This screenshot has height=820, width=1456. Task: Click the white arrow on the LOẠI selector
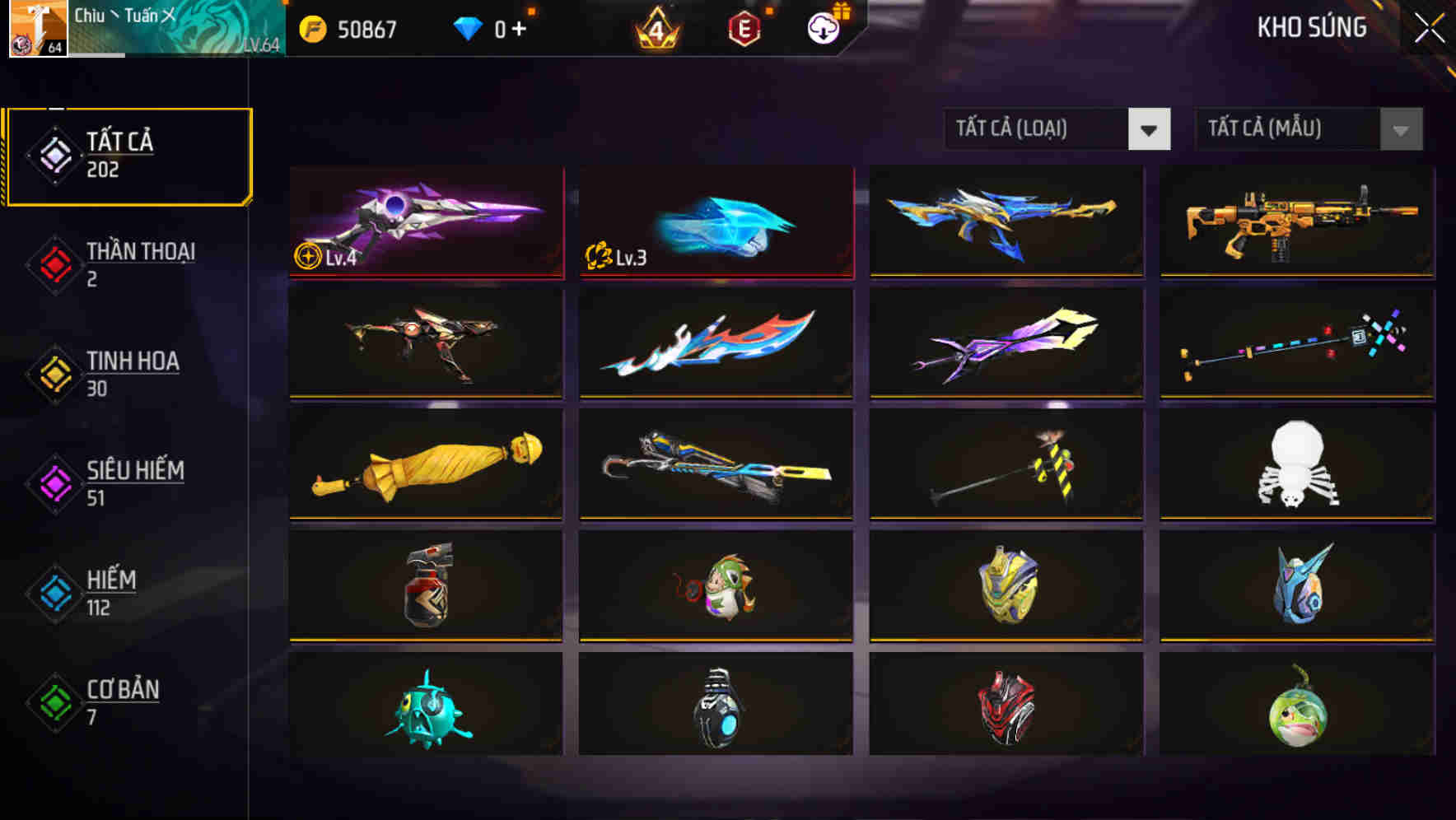[x=1150, y=129]
